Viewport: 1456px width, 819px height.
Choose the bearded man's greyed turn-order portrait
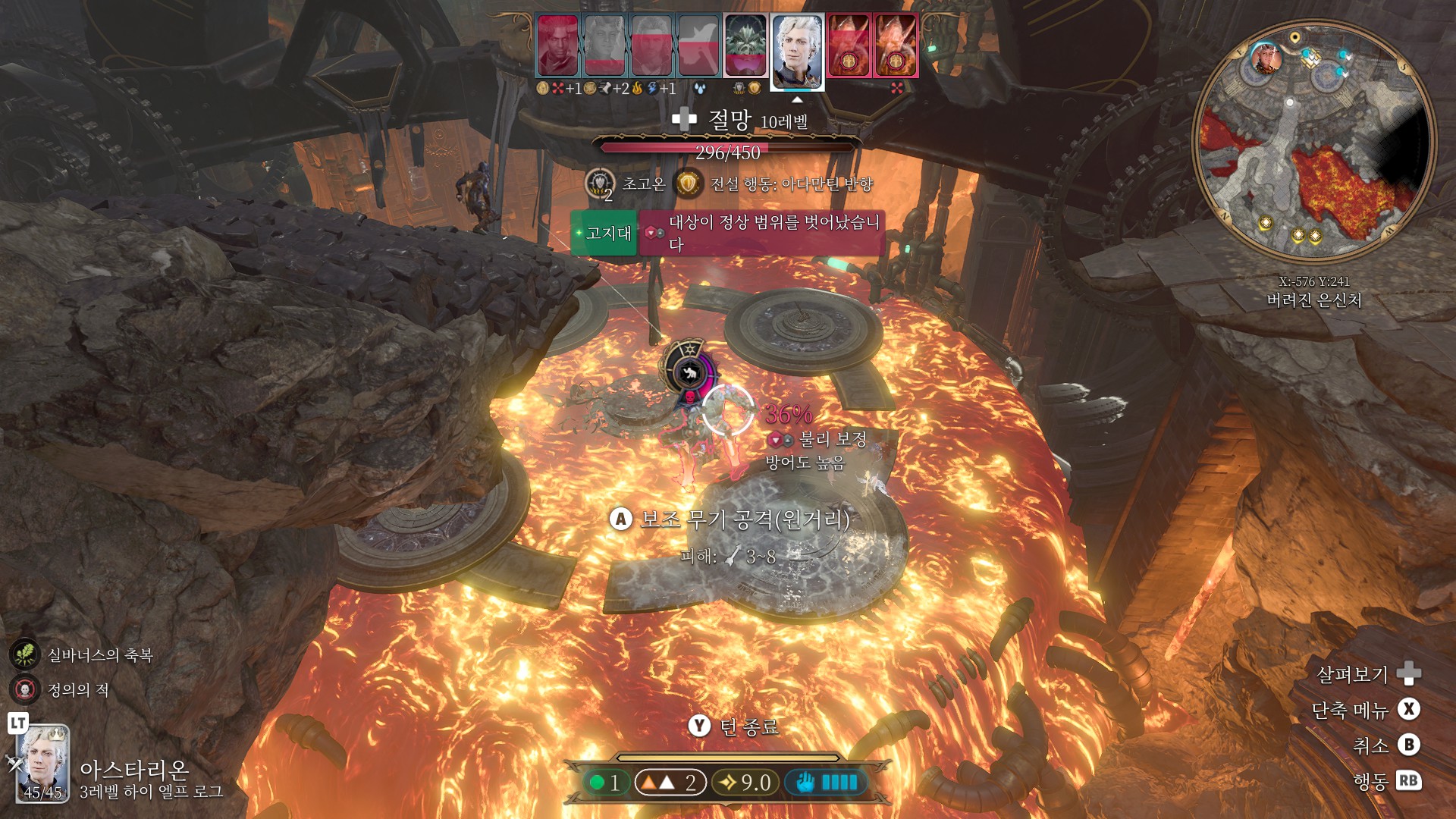[x=651, y=45]
